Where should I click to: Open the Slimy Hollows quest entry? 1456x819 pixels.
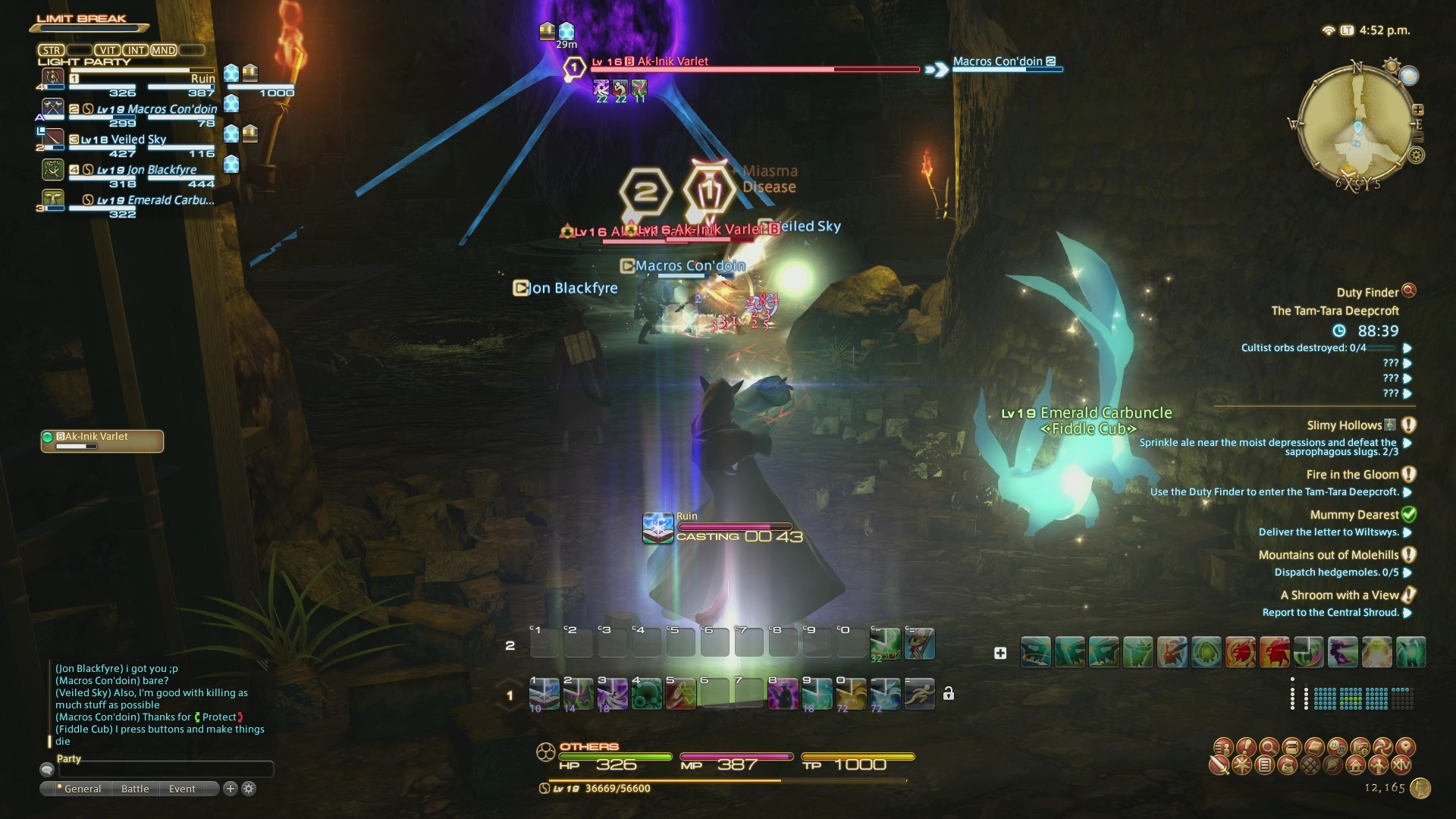[x=1344, y=425]
